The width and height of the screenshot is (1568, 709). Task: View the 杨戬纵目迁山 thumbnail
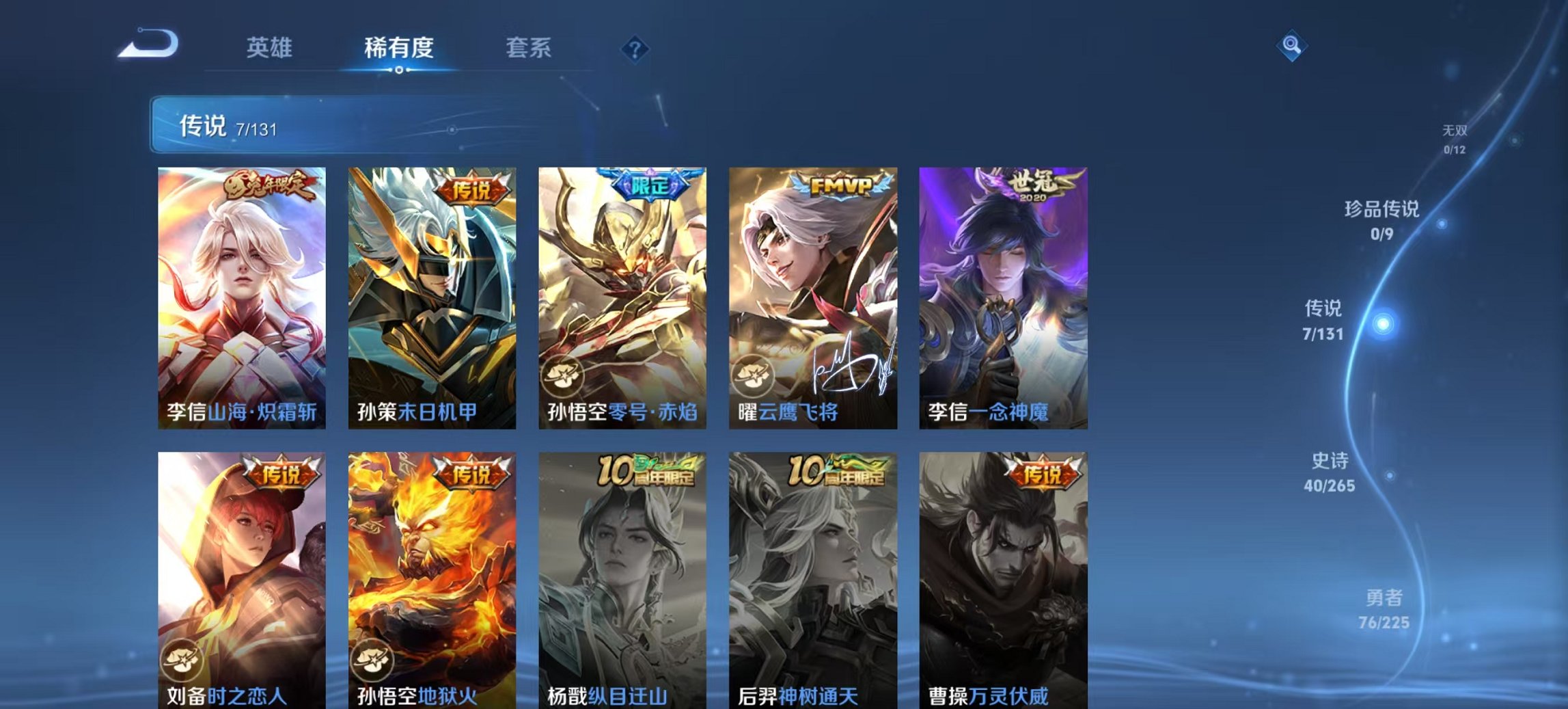(x=620, y=581)
